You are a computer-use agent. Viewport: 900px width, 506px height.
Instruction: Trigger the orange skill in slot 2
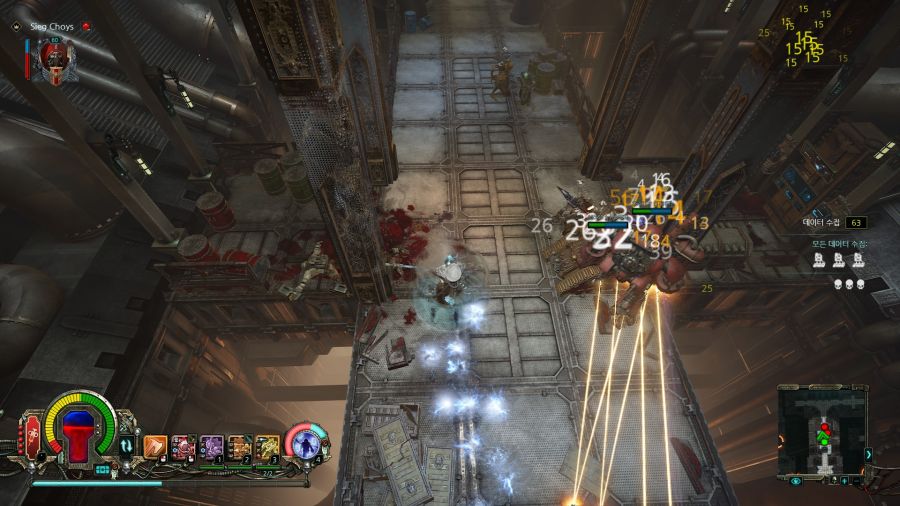(239, 446)
